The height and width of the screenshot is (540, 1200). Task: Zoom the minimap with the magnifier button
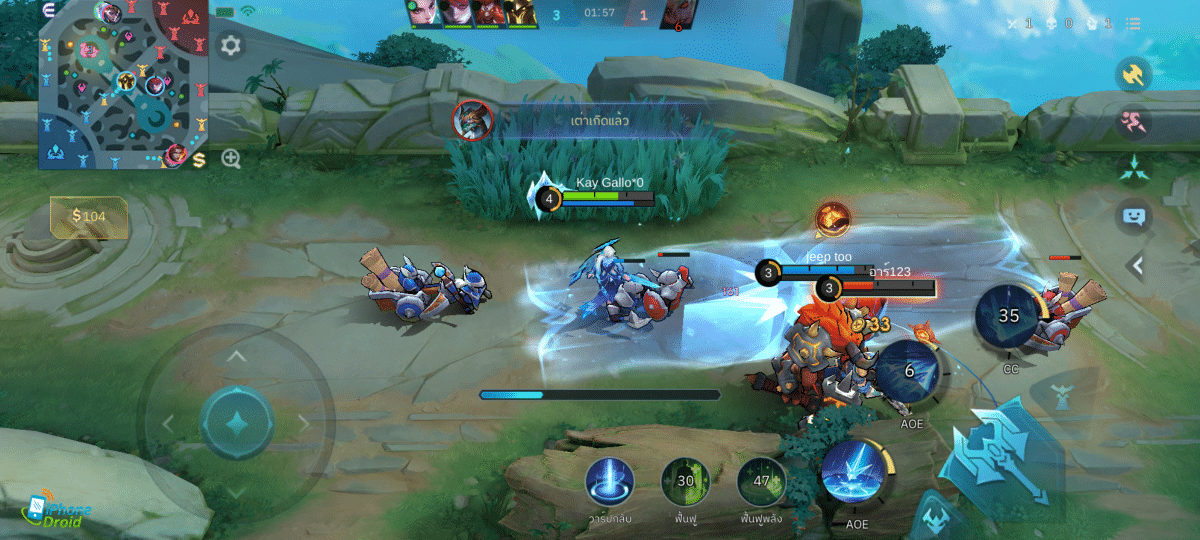pos(231,158)
